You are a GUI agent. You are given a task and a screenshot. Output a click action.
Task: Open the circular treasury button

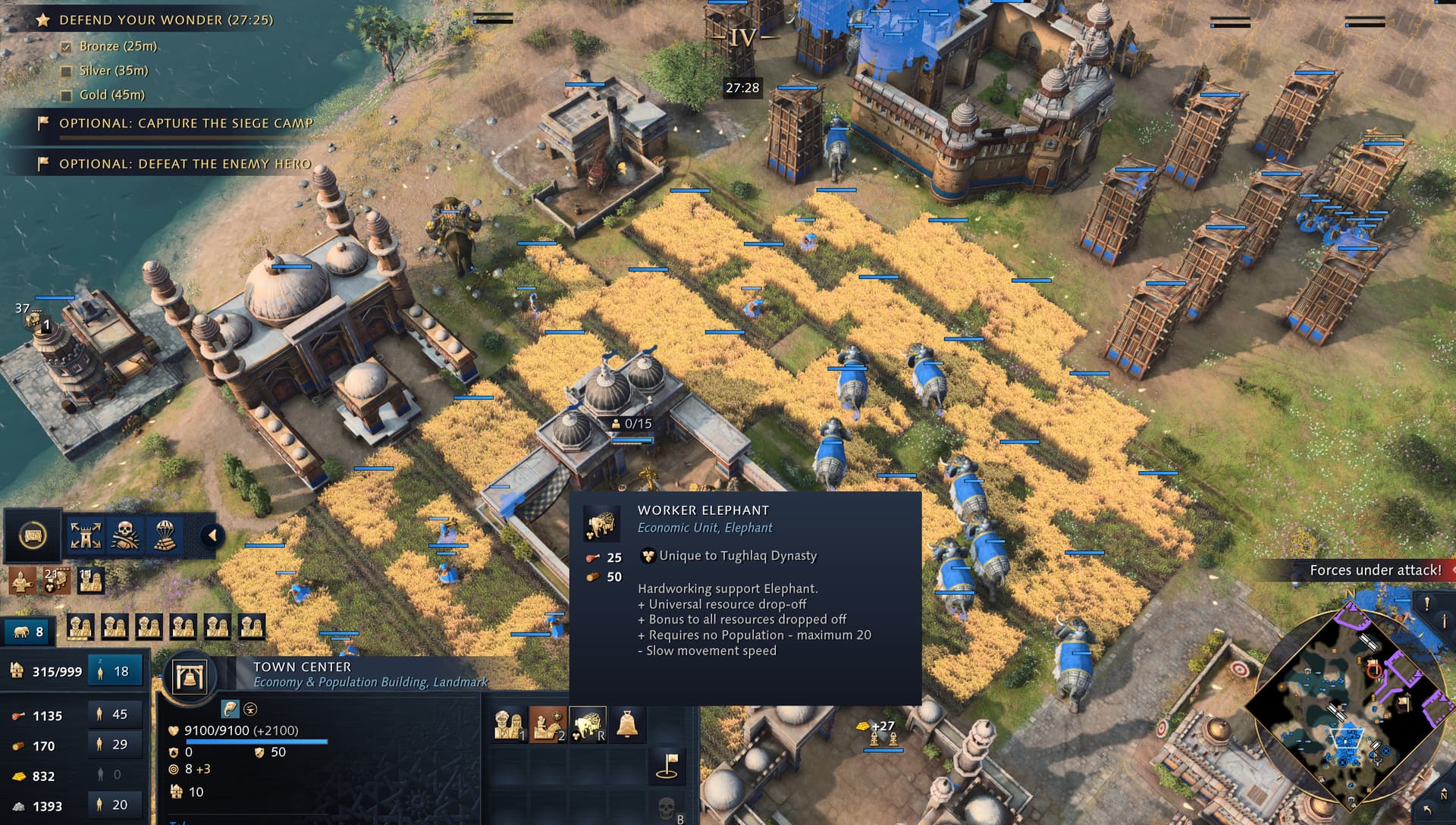(x=32, y=536)
